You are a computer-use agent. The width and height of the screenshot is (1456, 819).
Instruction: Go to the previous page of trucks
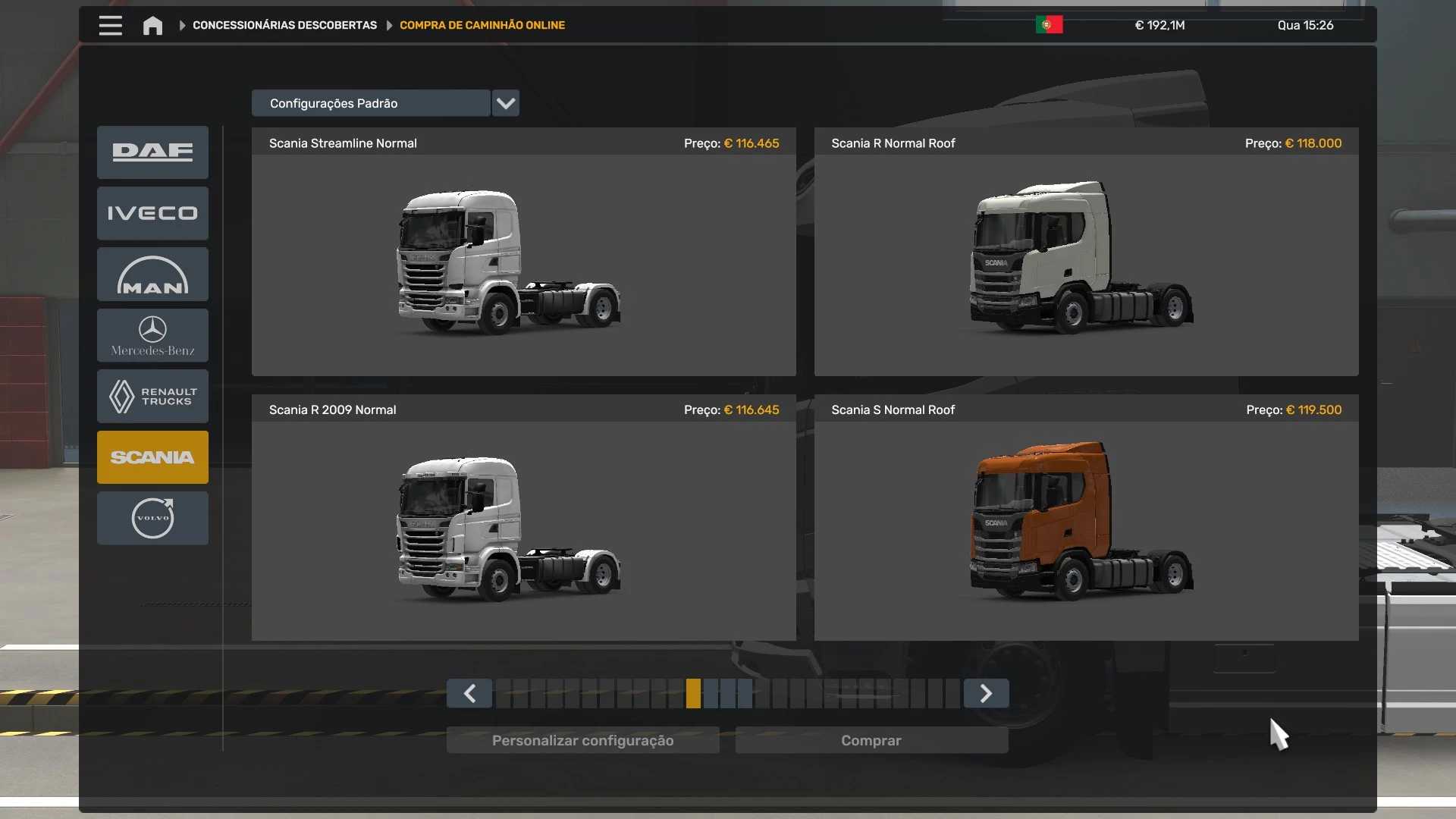tap(469, 693)
